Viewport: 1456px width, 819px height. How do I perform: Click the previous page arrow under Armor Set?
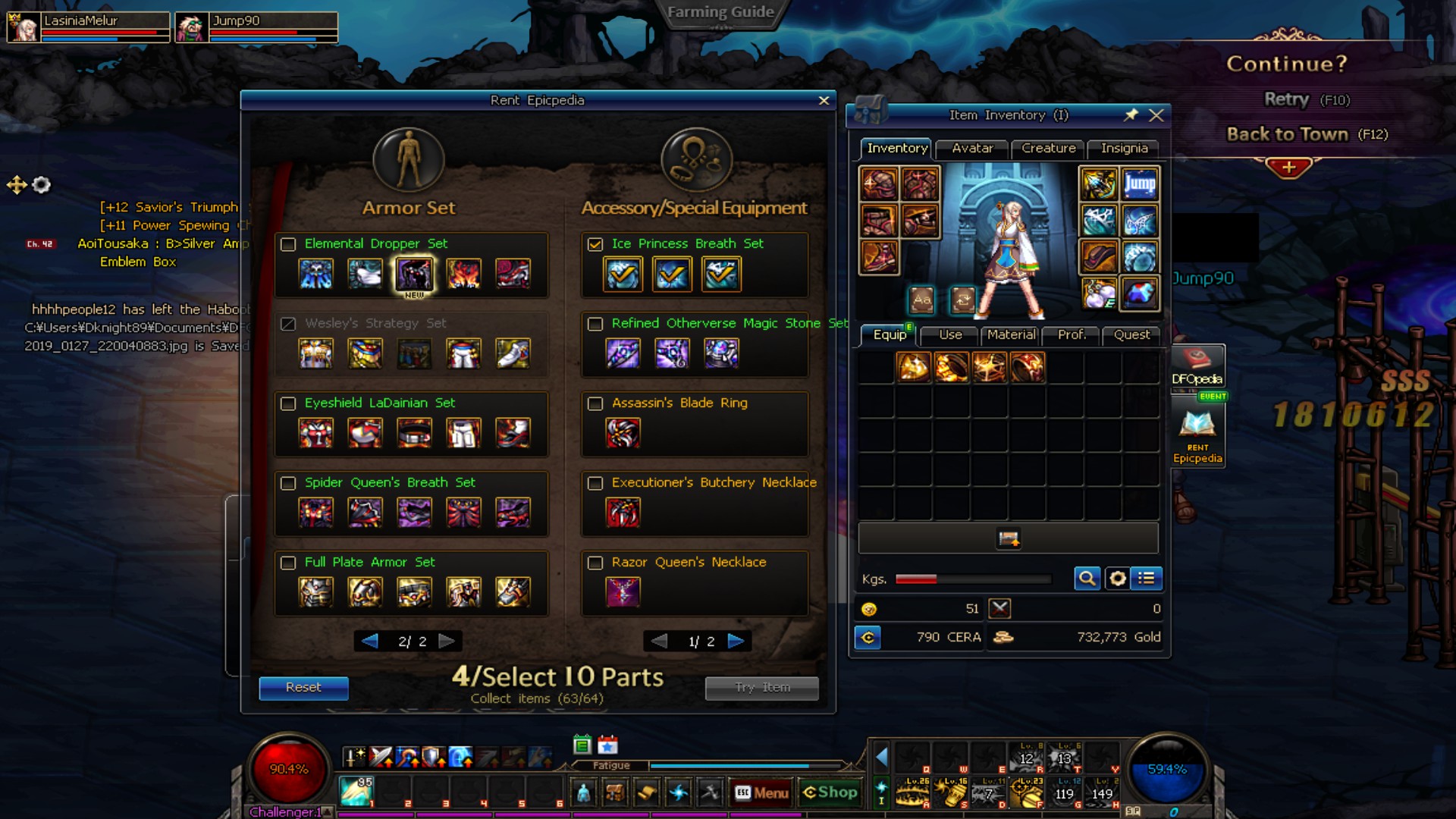[x=369, y=641]
